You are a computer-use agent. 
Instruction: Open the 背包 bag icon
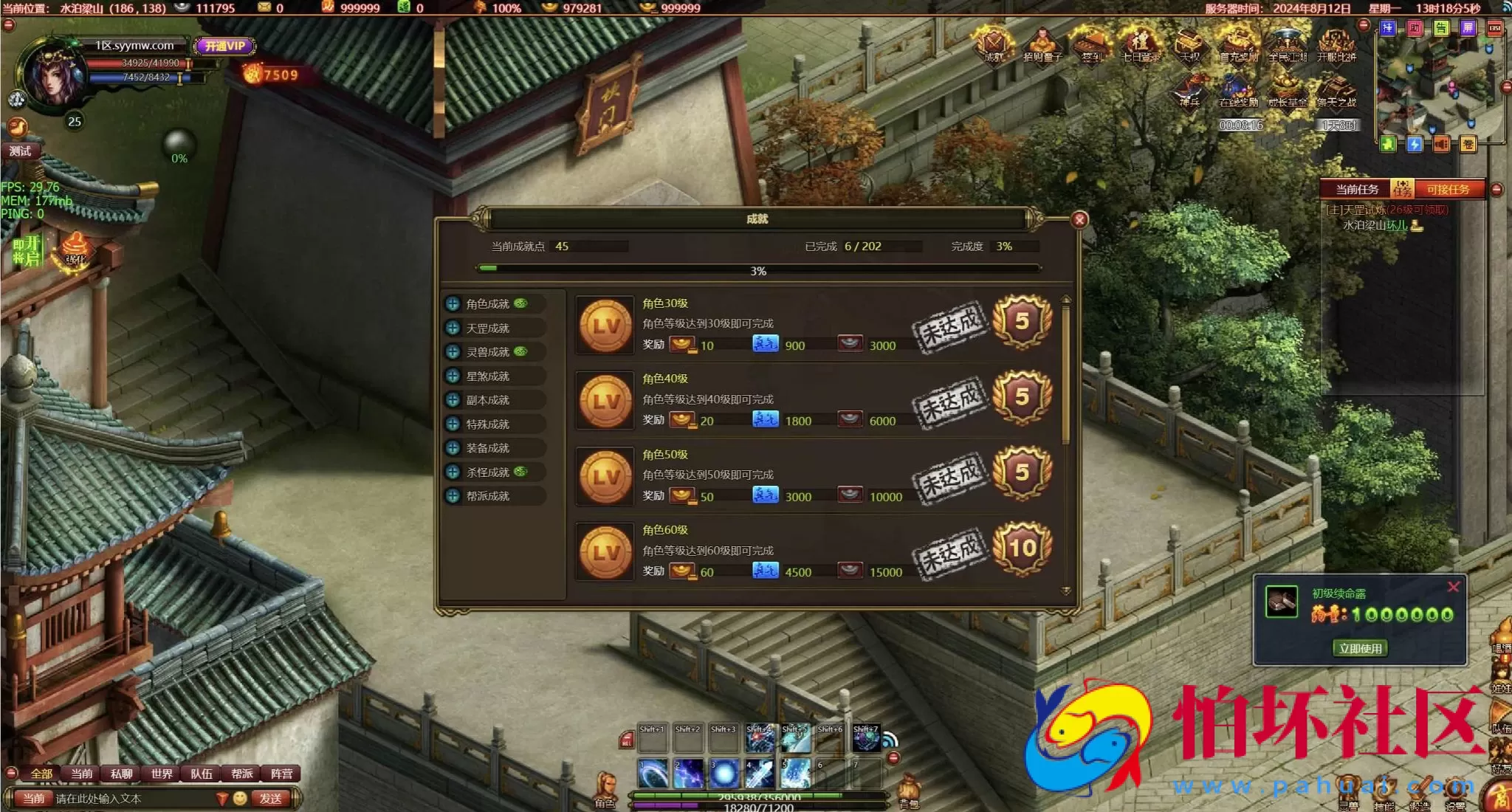pos(909,791)
